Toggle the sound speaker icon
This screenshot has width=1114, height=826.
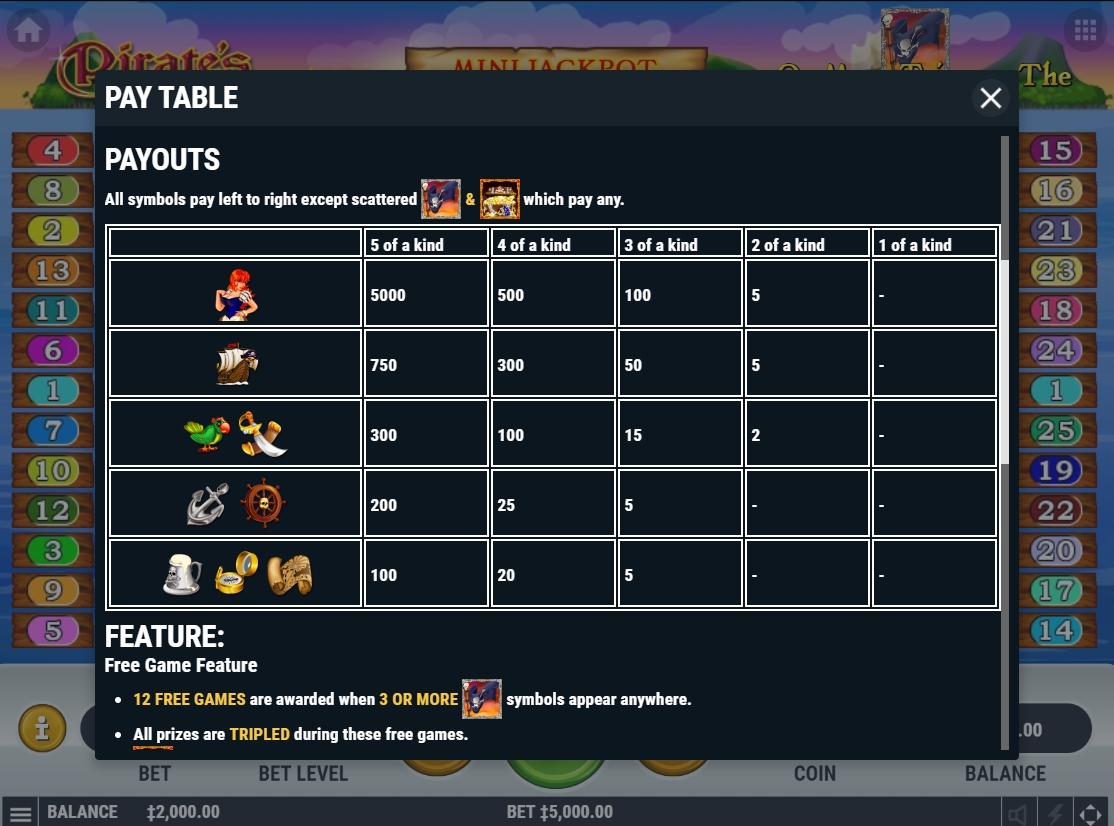point(1018,813)
